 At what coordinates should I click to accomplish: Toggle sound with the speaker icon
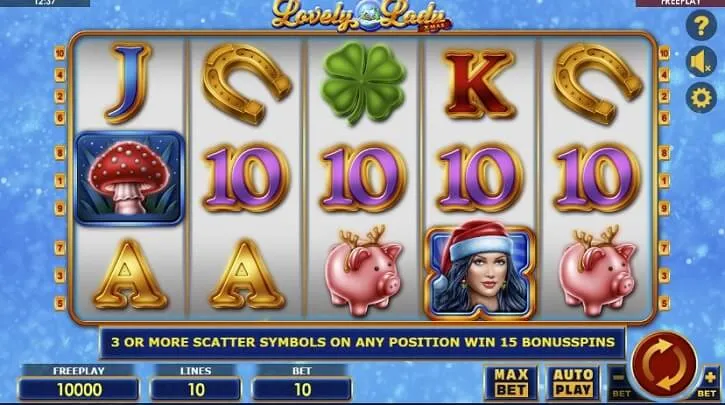pos(700,63)
